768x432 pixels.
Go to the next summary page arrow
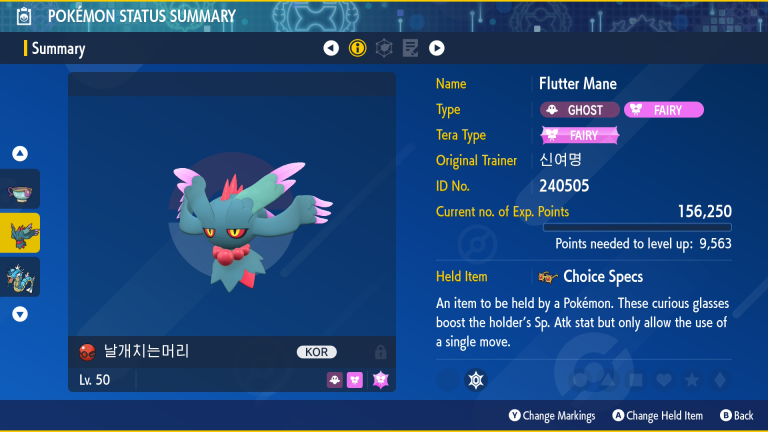point(437,48)
